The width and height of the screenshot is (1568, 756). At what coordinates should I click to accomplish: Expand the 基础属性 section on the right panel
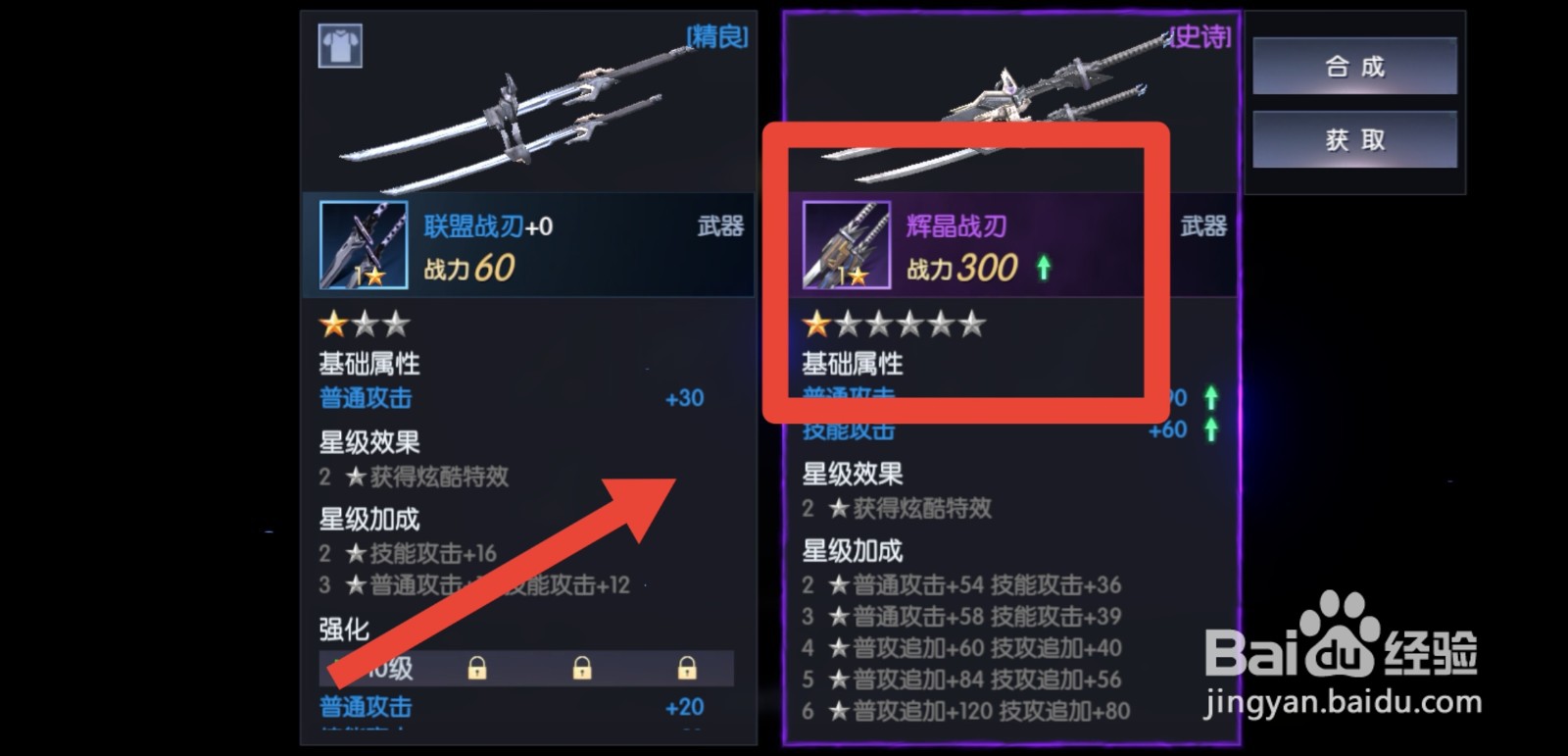coord(853,364)
